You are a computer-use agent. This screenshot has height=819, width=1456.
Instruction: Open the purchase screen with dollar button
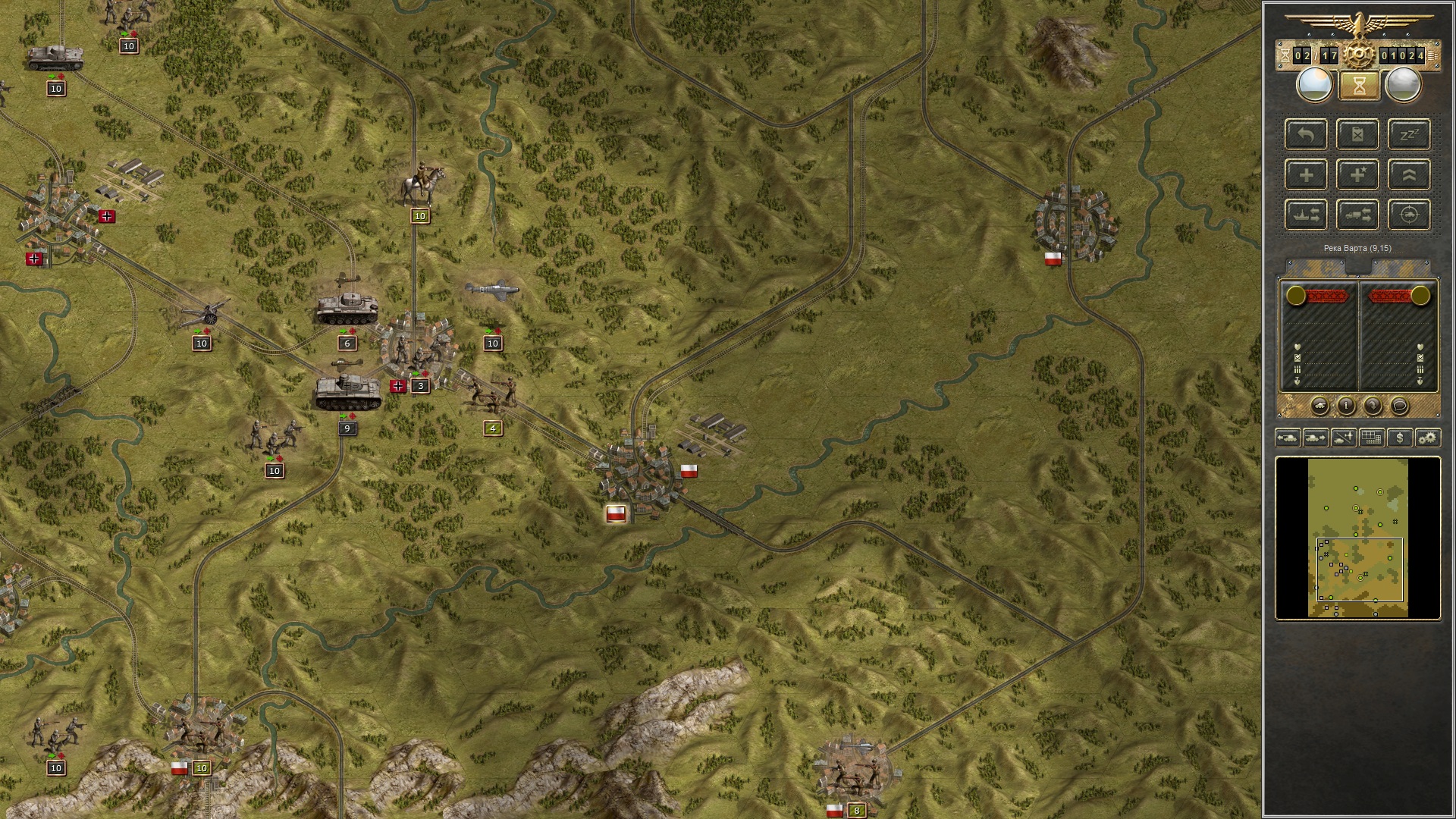point(1400,438)
